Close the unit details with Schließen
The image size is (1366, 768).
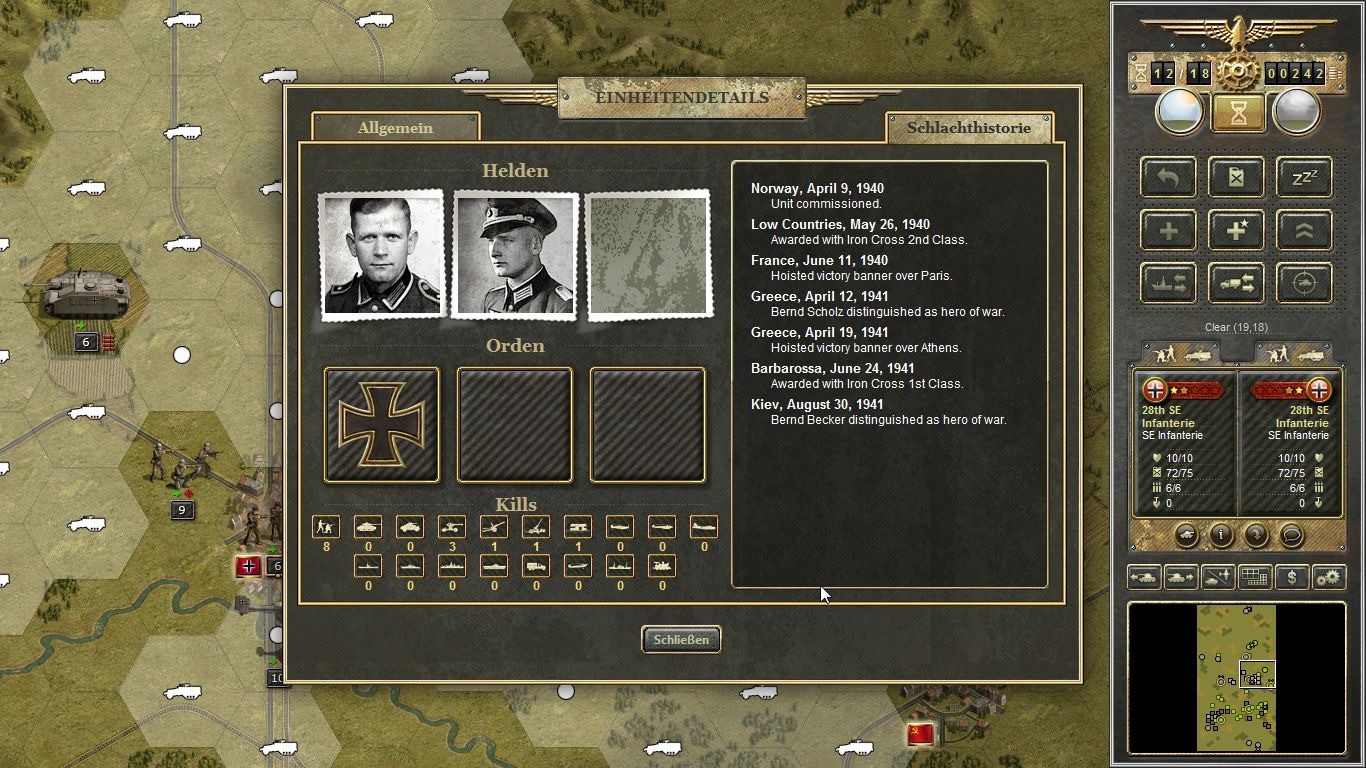pyautogui.click(x=681, y=640)
